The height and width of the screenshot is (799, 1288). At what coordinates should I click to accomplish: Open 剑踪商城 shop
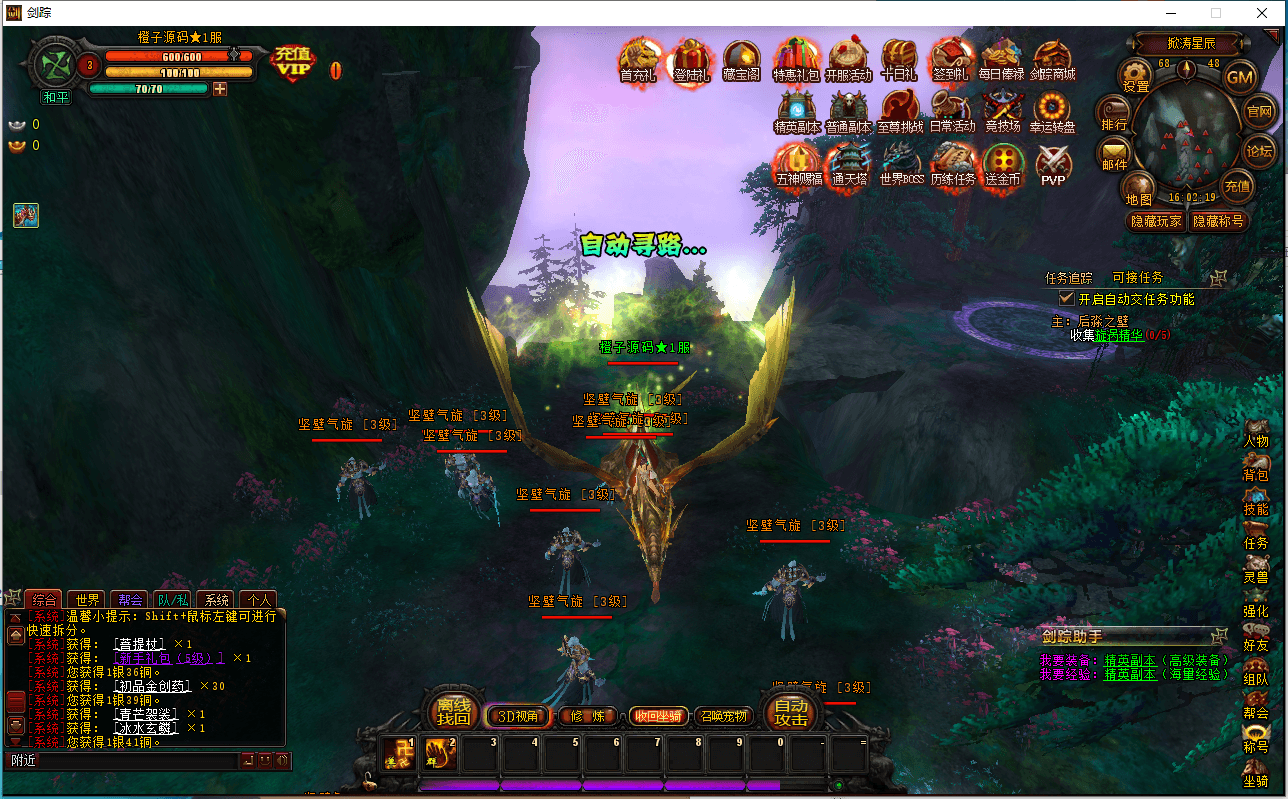tap(1052, 61)
